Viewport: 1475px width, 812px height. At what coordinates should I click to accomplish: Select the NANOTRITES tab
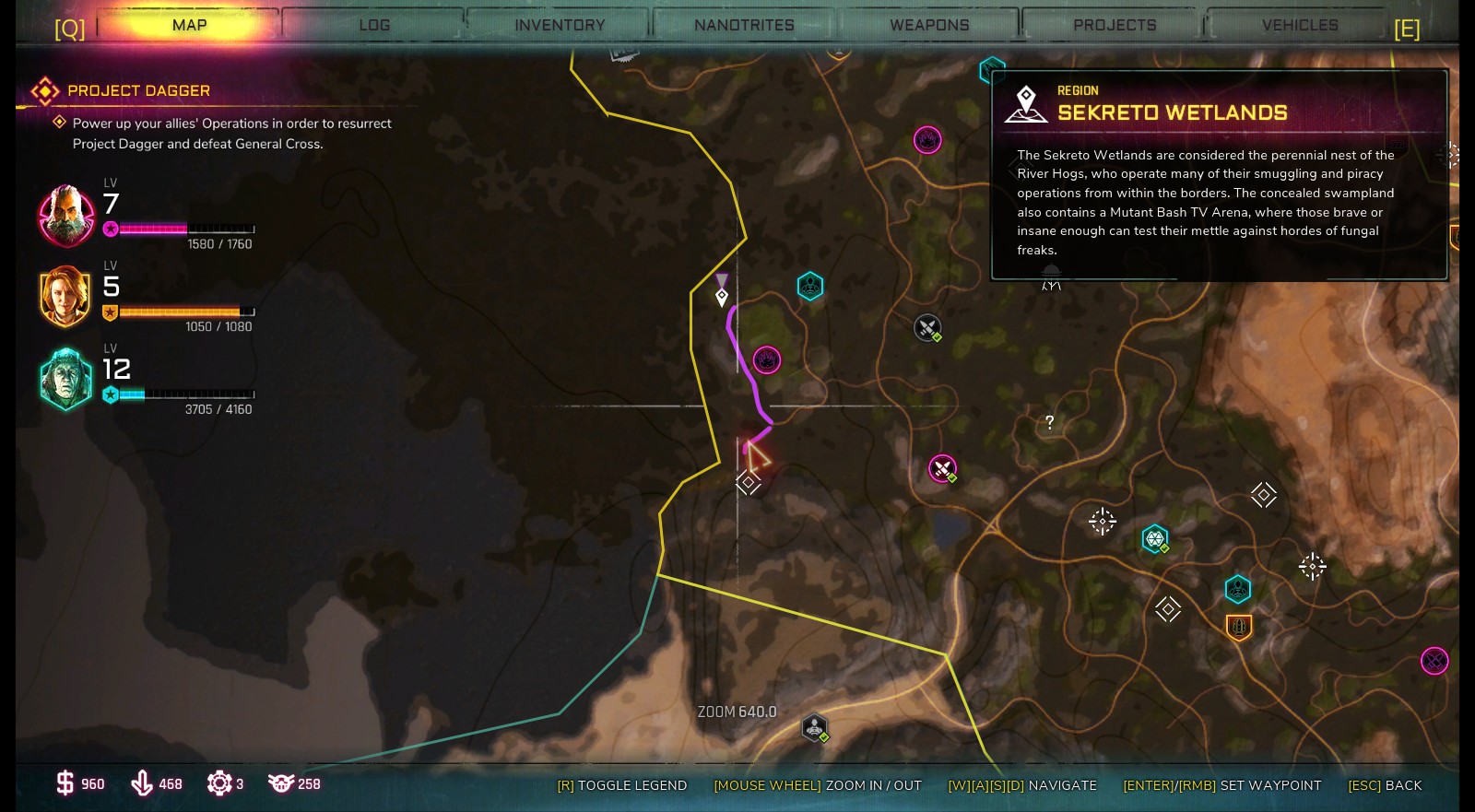tap(742, 25)
